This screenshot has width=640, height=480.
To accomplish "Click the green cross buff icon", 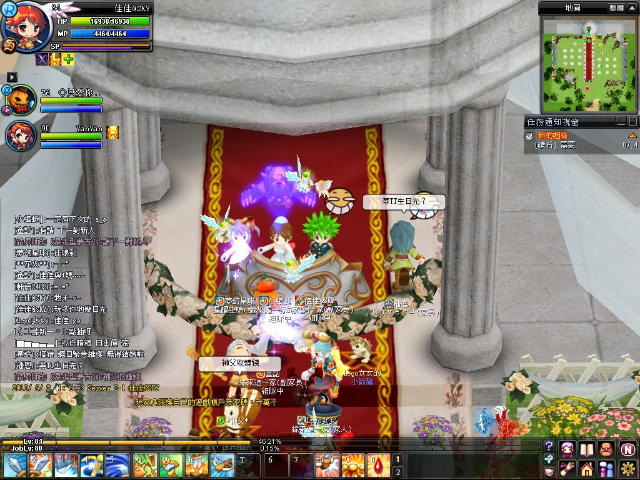I will [x=69, y=60].
